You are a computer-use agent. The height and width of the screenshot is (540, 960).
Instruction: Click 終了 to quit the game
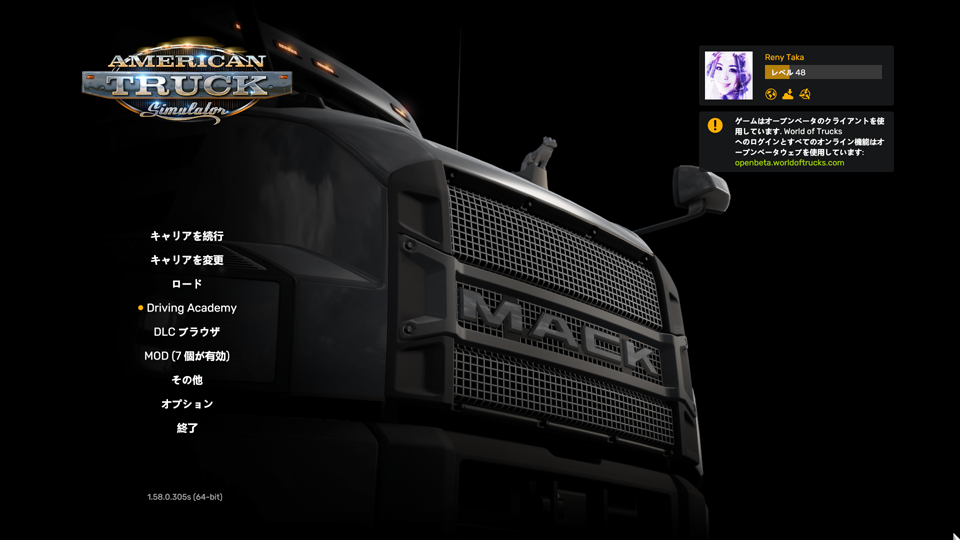point(187,428)
